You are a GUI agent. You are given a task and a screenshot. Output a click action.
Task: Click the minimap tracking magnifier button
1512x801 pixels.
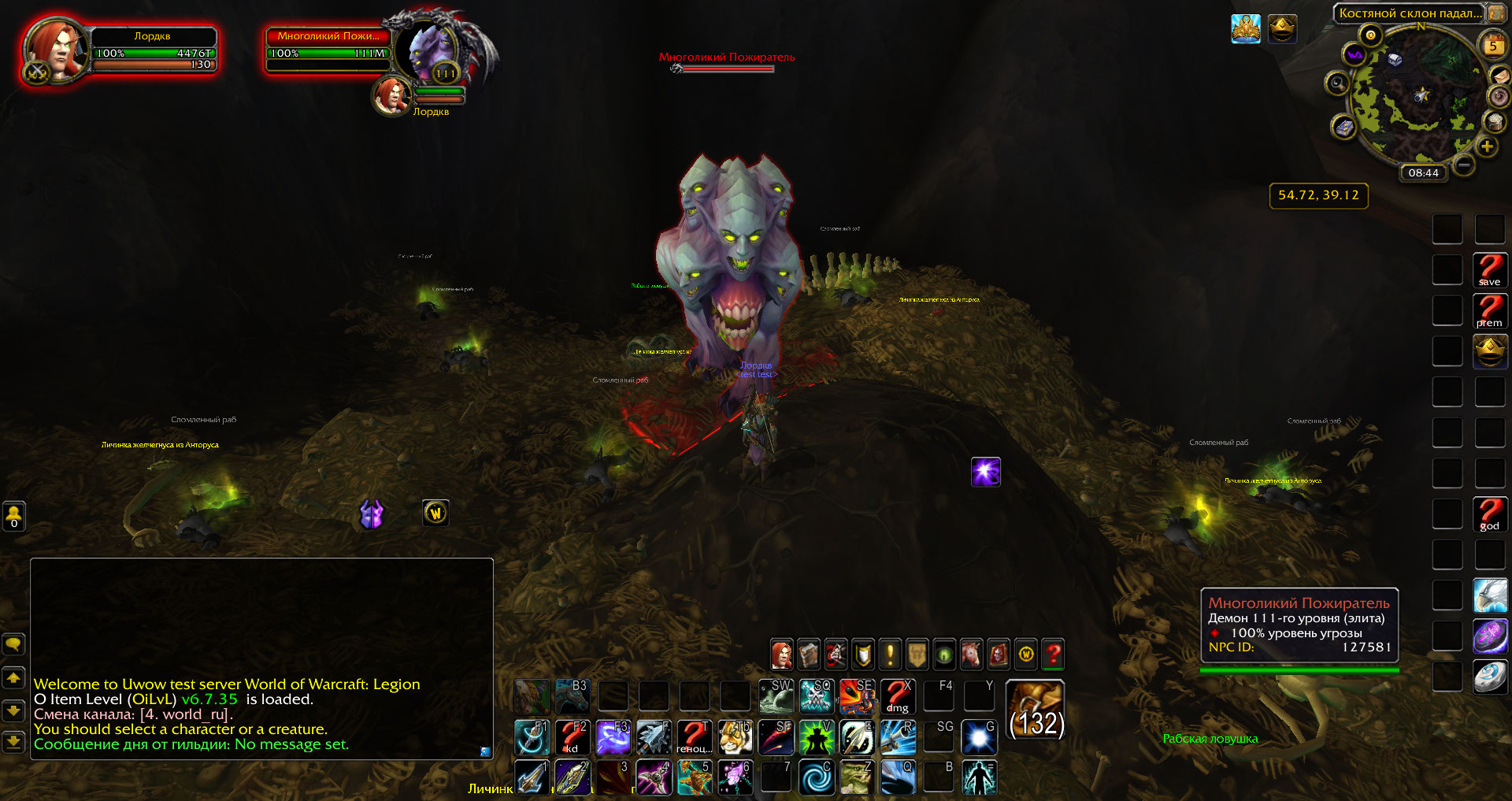pyautogui.click(x=1337, y=83)
